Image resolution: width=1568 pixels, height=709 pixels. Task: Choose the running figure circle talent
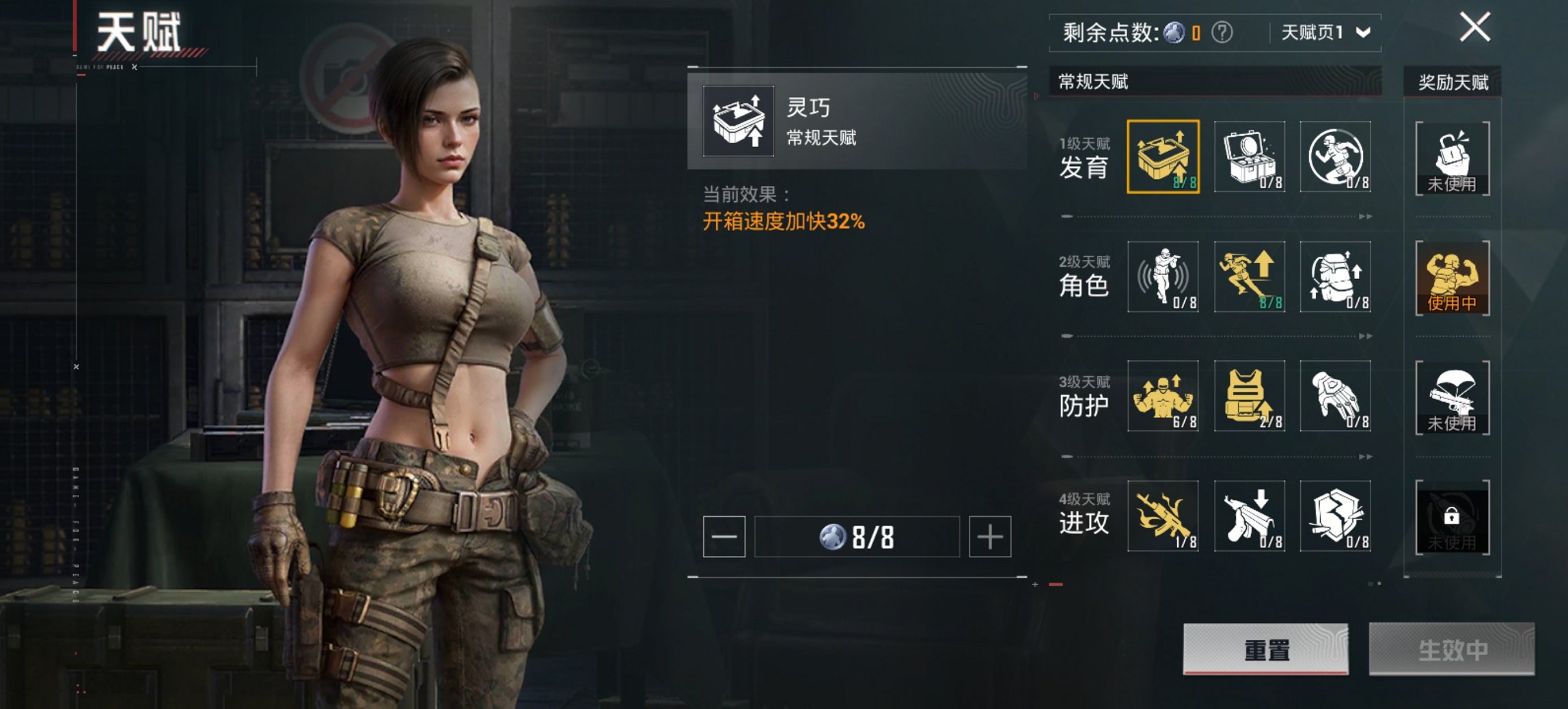point(1335,157)
